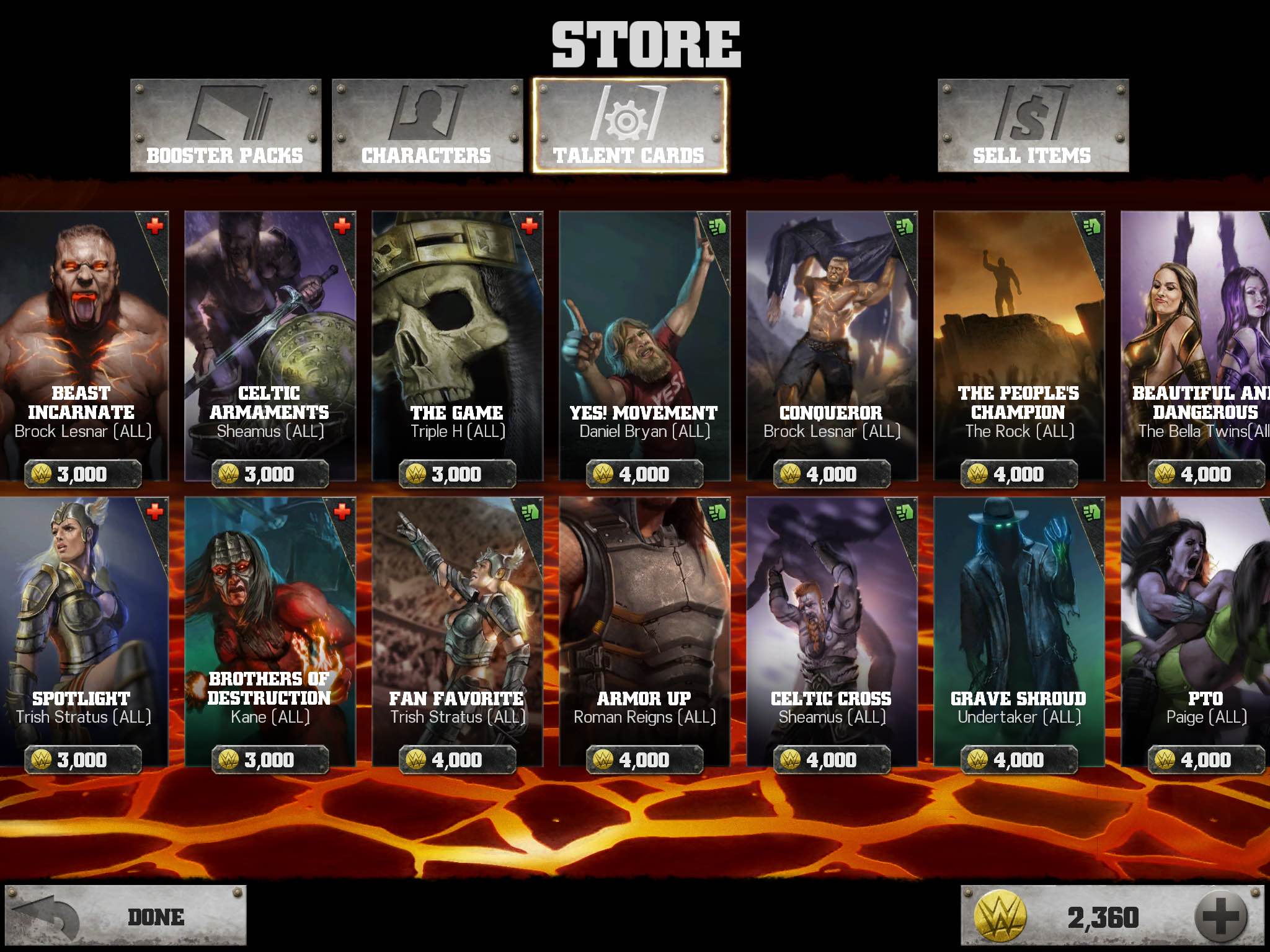Open the Sell Items section
This screenshot has height=952, width=1270.
1032,126
